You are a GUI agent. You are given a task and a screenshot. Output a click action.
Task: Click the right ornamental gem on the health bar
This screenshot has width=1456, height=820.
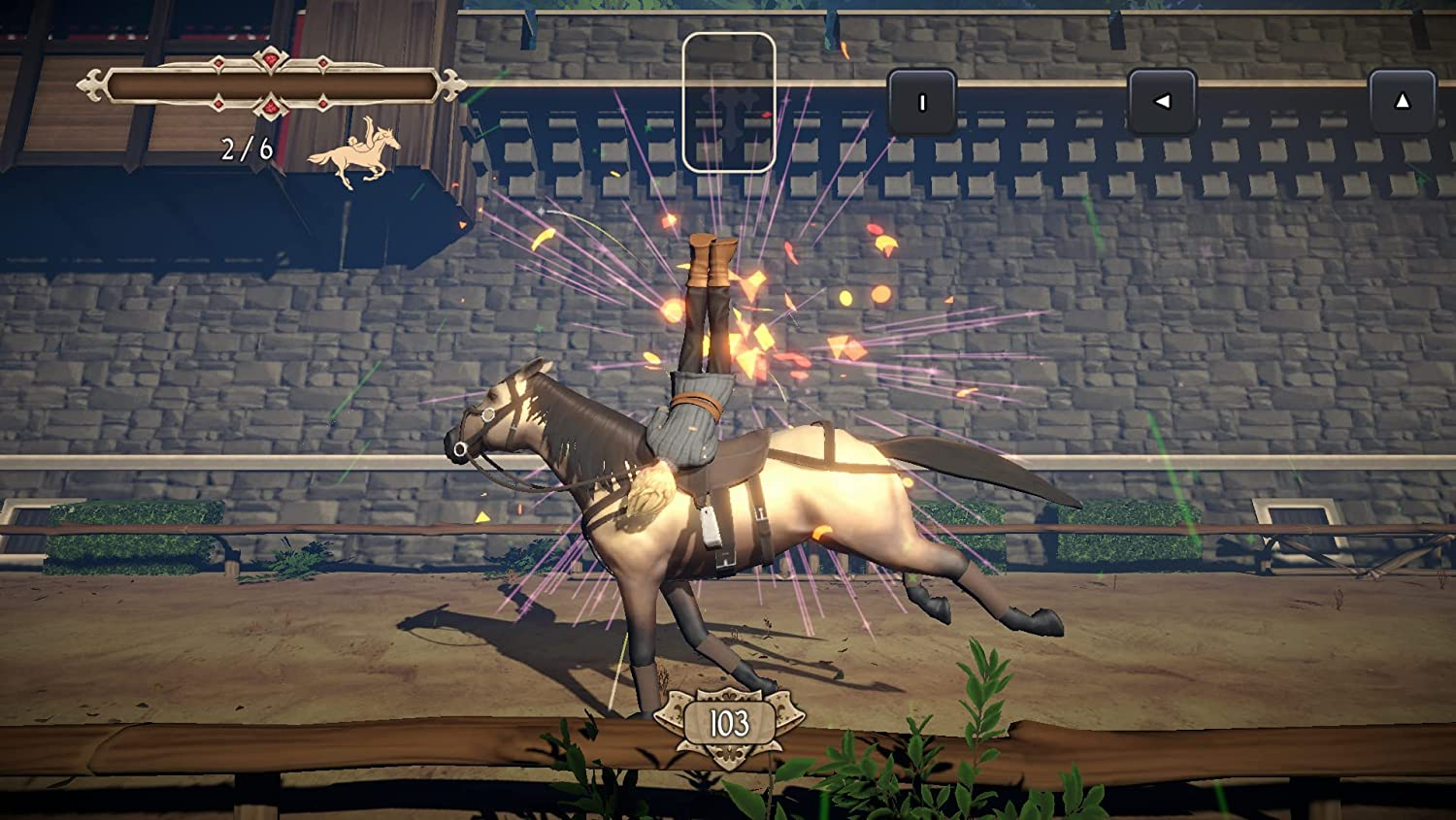(321, 63)
